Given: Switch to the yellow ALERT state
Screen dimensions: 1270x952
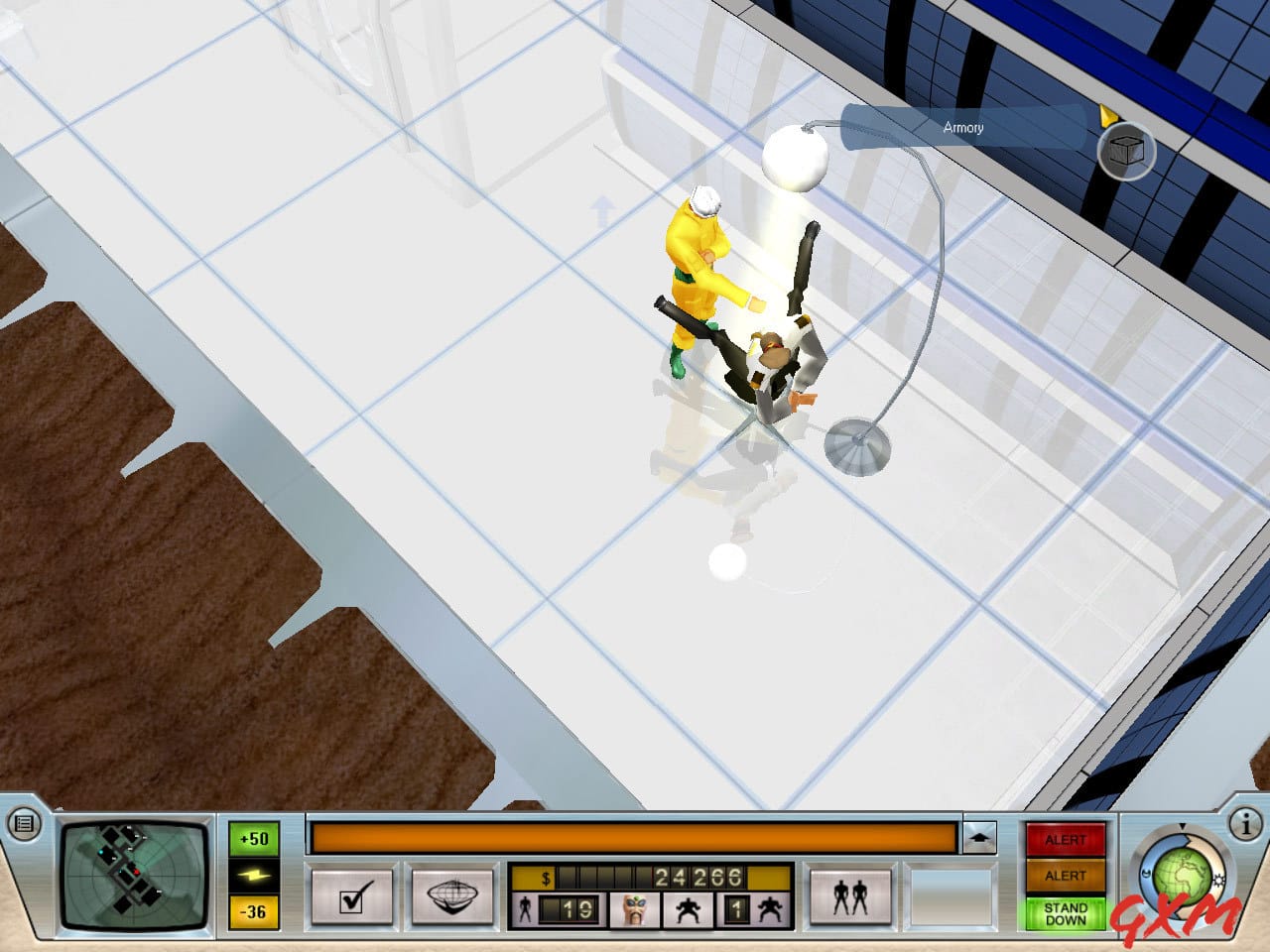Looking at the screenshot, I should tap(1067, 875).
